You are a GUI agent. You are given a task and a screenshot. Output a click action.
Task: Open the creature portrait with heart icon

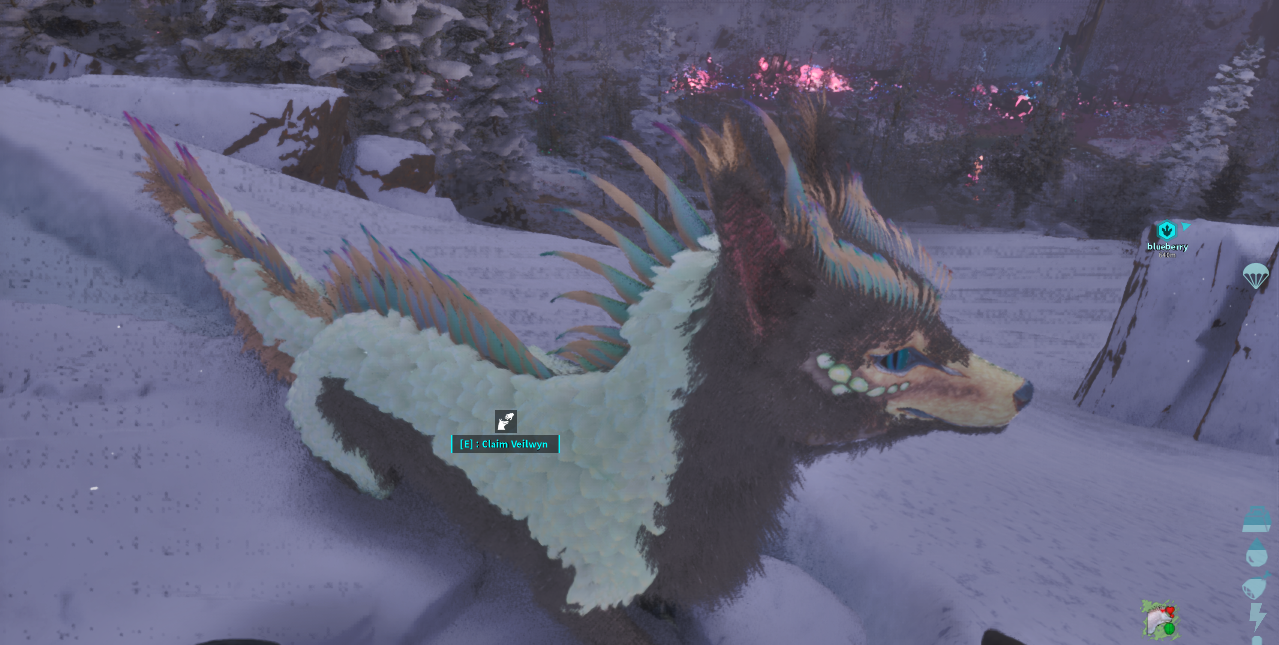(1160, 620)
